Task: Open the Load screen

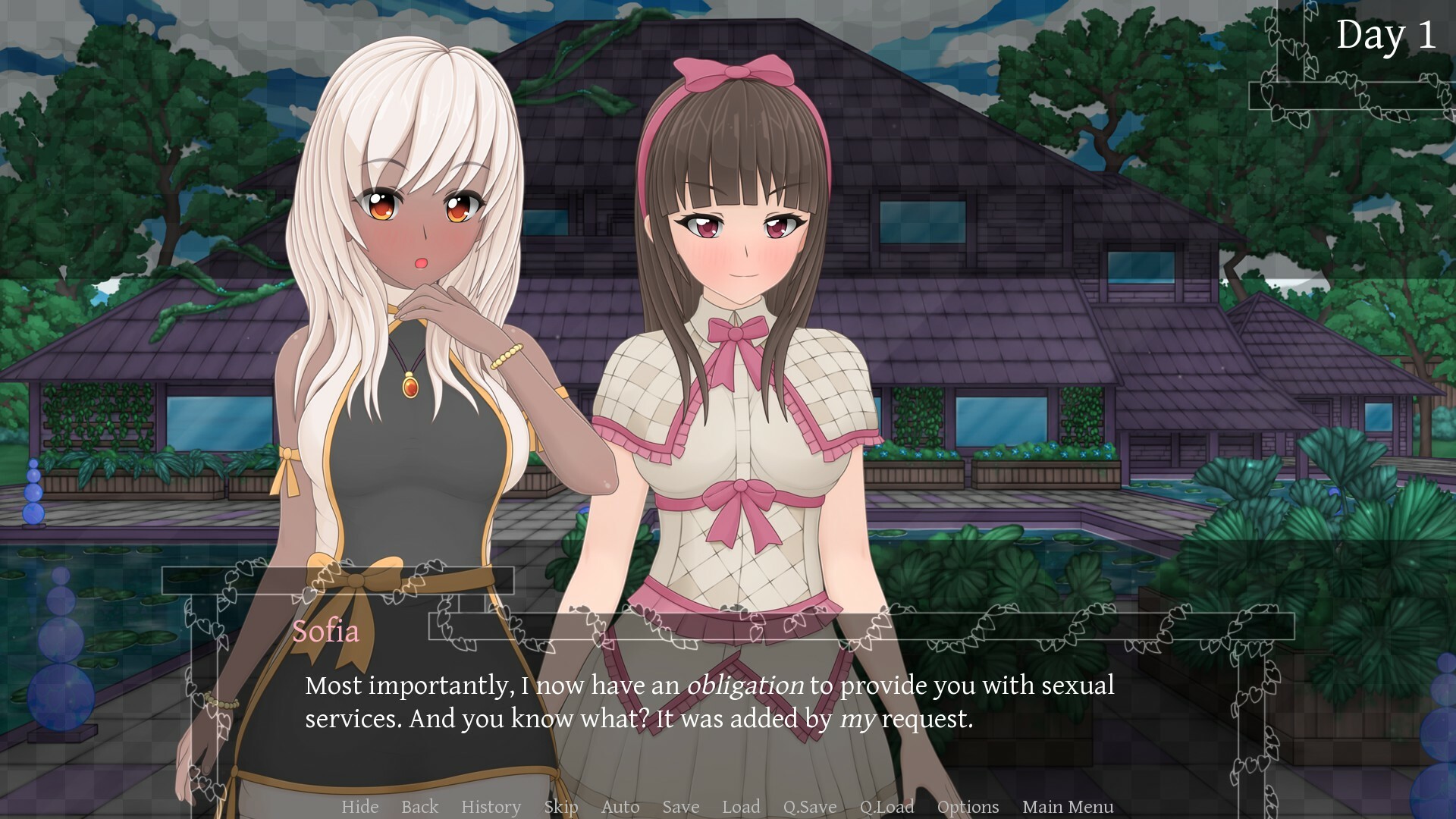Action: pyautogui.click(x=742, y=807)
